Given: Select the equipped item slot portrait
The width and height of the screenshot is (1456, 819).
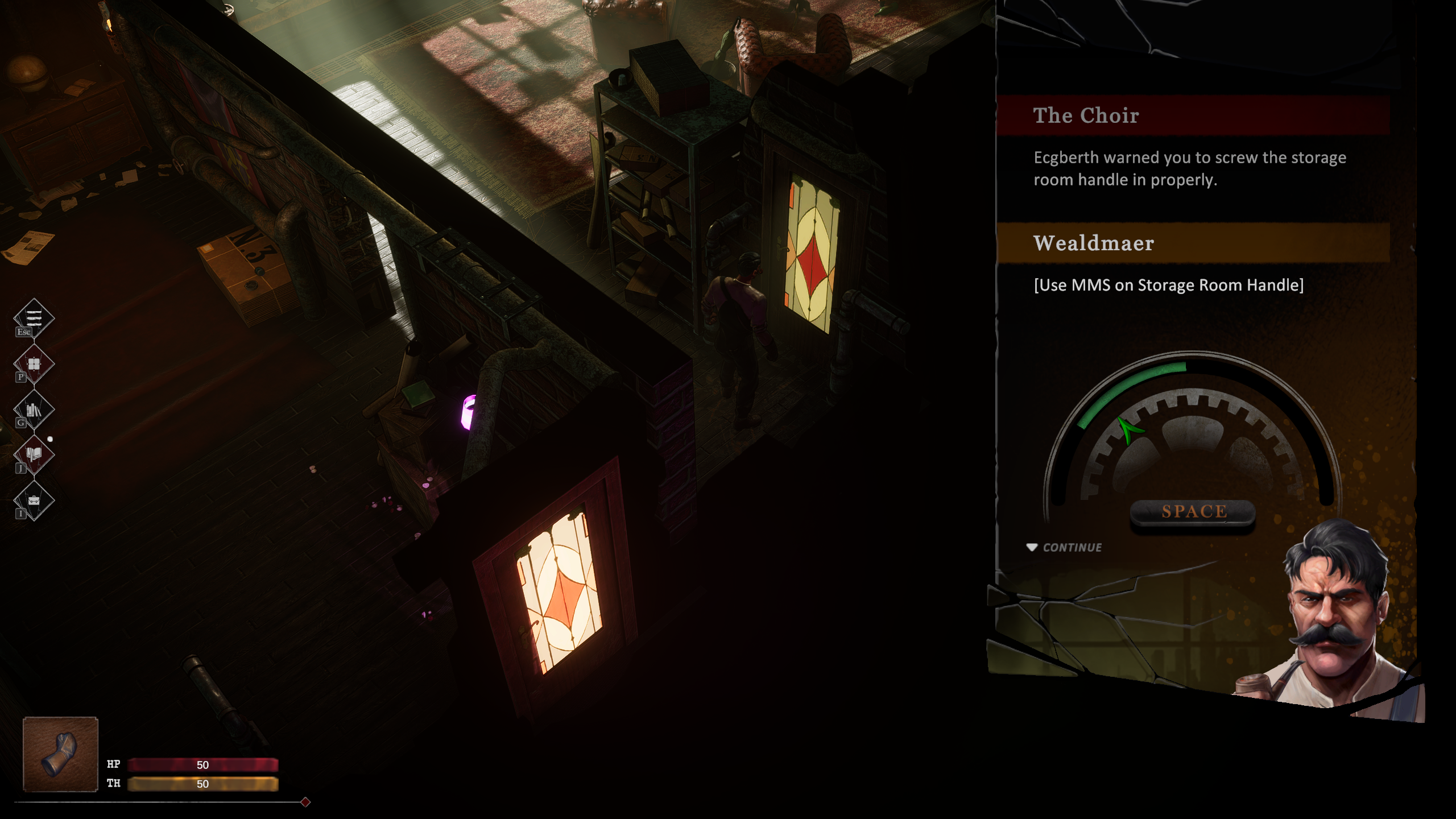Looking at the screenshot, I should coord(60,754).
